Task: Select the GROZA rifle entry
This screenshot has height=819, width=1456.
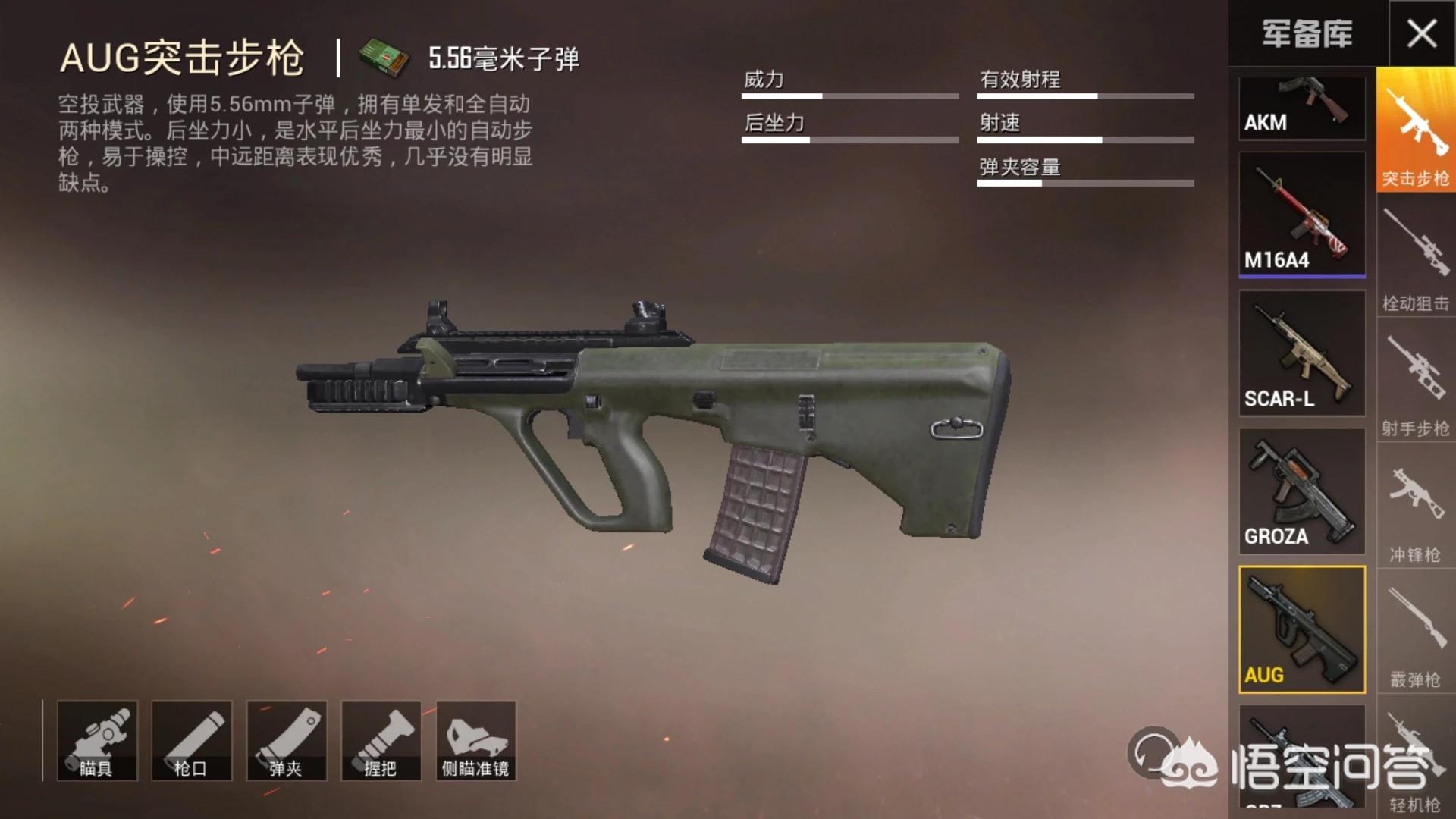Action: tap(1301, 491)
